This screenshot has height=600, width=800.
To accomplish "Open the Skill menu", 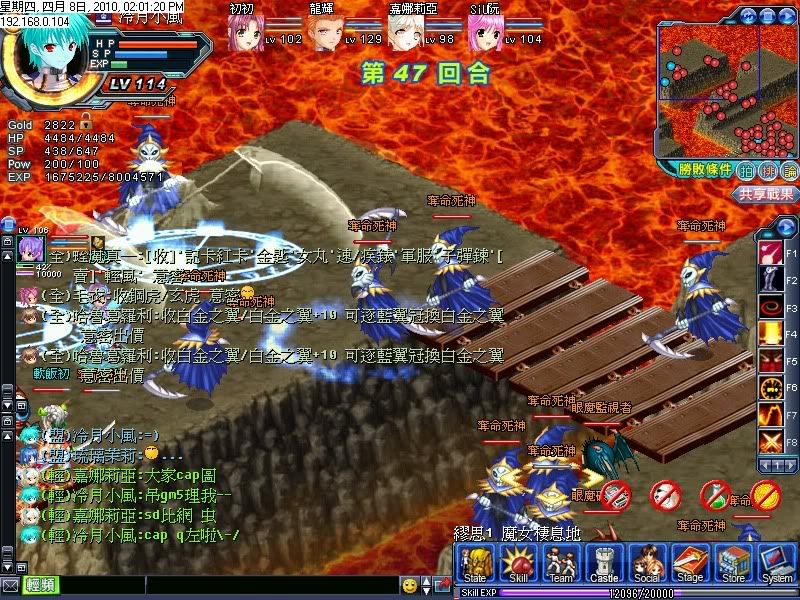I will click(x=518, y=565).
